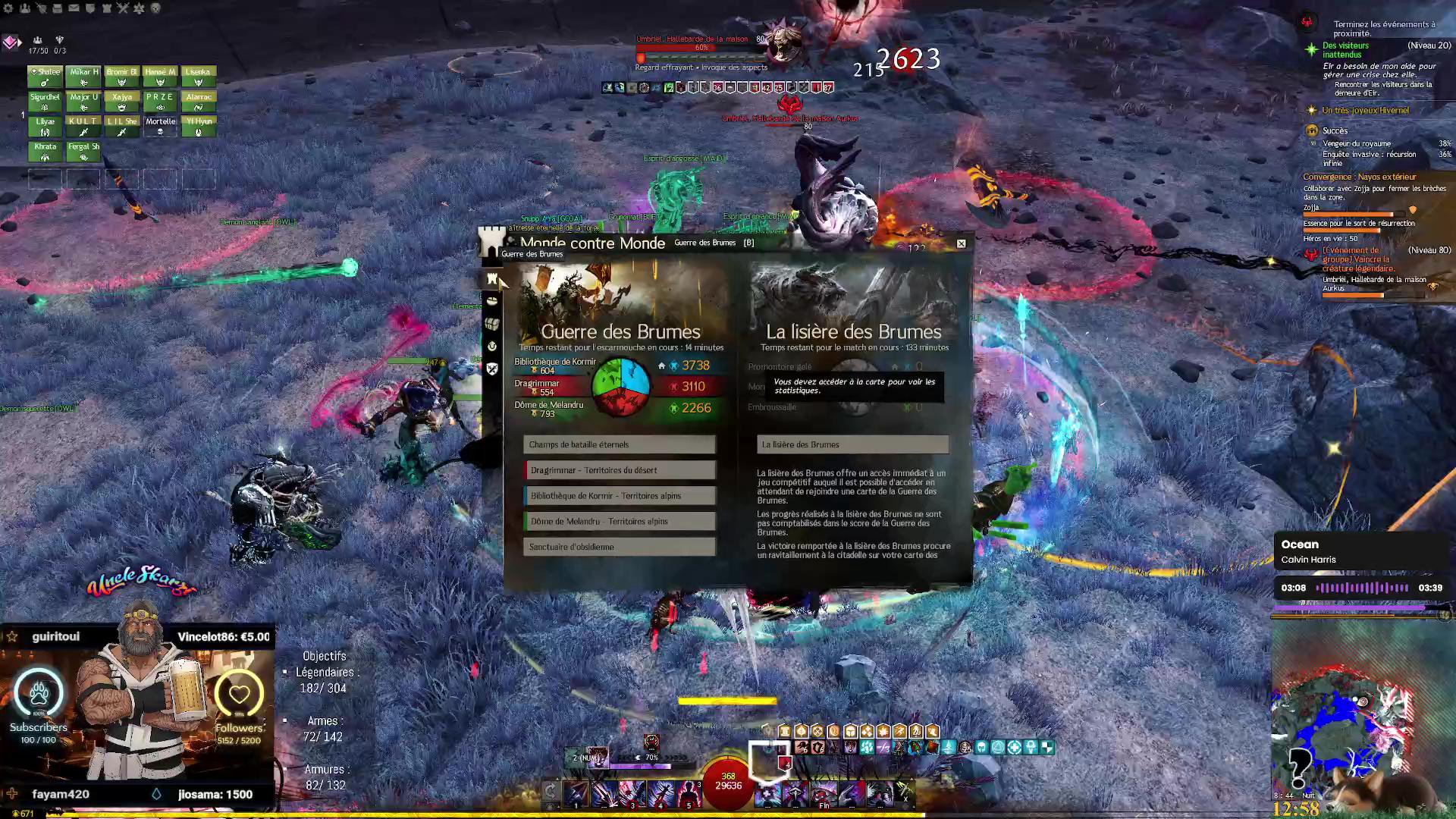Image resolution: width=1456 pixels, height=819 pixels.
Task: Select Dragrimmar - Territoires du désert
Action: [x=619, y=470]
